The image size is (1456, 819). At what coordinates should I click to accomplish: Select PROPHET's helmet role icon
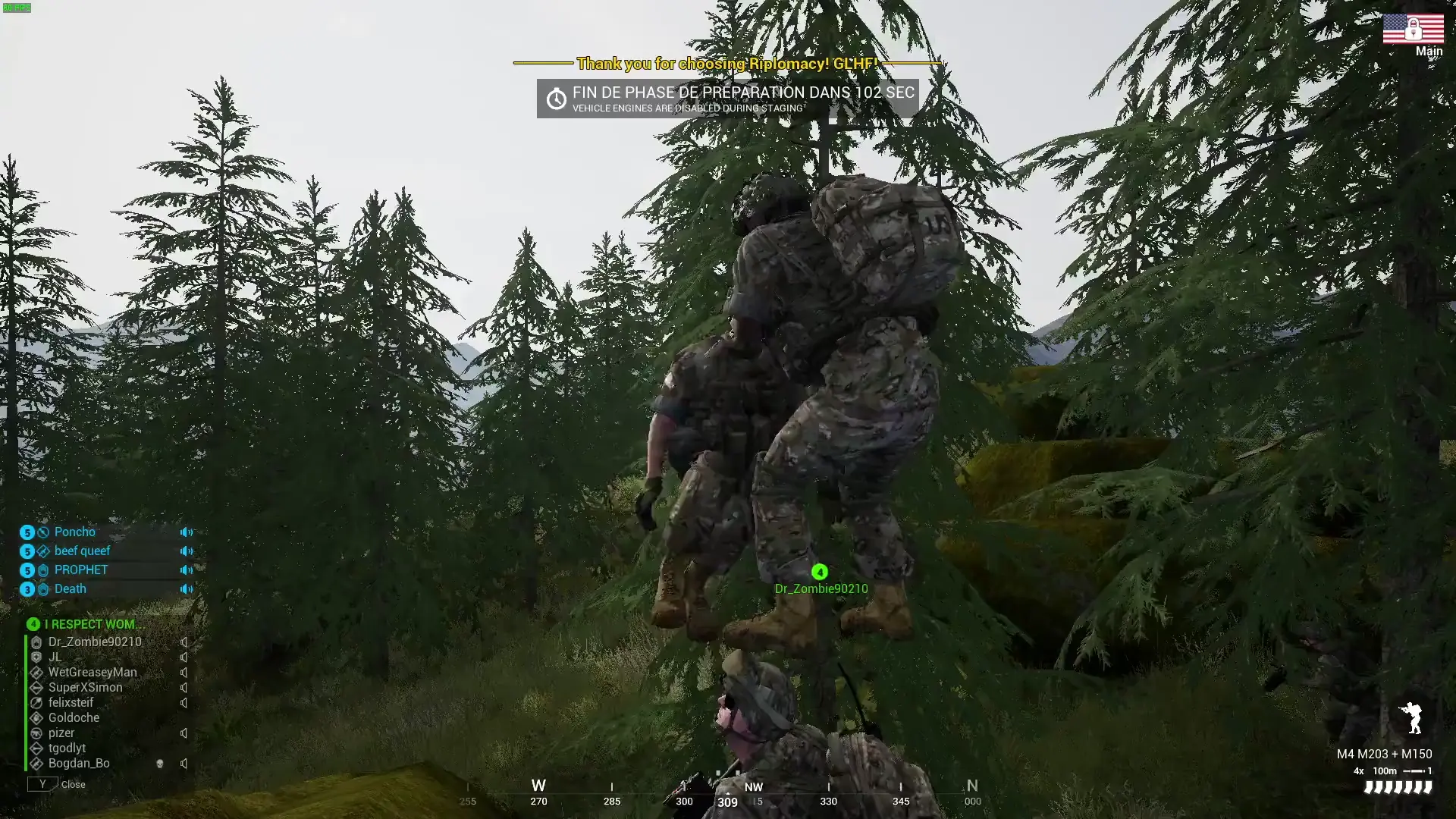(x=43, y=570)
